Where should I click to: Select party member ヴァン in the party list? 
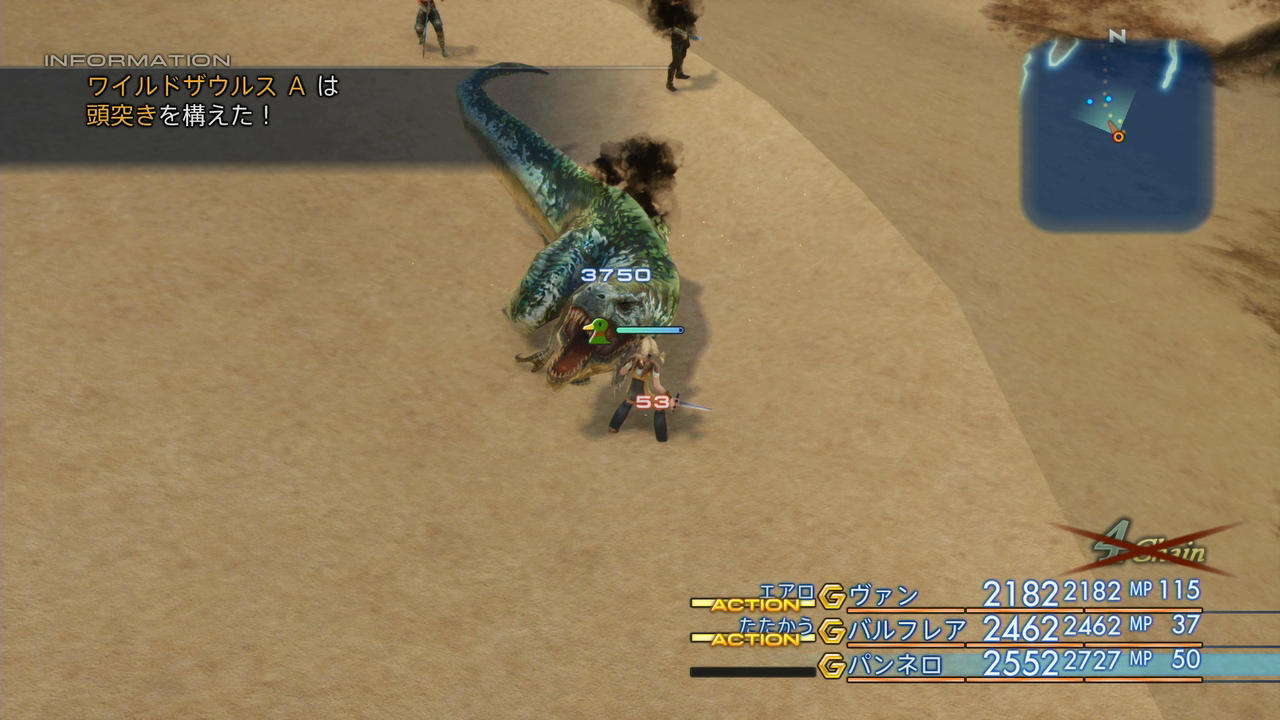pyautogui.click(x=884, y=596)
